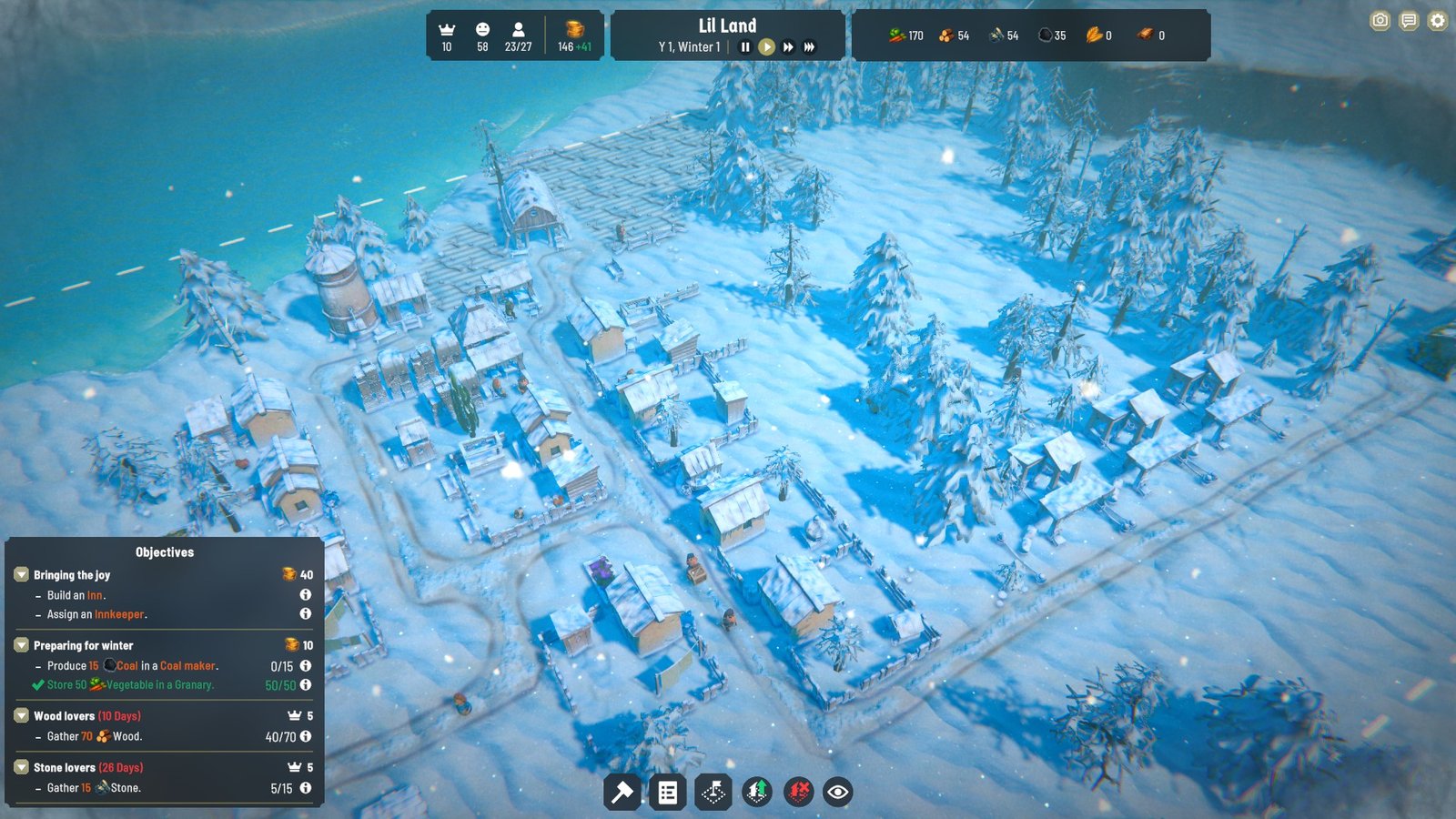This screenshot has width=1456, height=819.
Task: Collapse the Stone lovers objective
Action: tap(21, 767)
